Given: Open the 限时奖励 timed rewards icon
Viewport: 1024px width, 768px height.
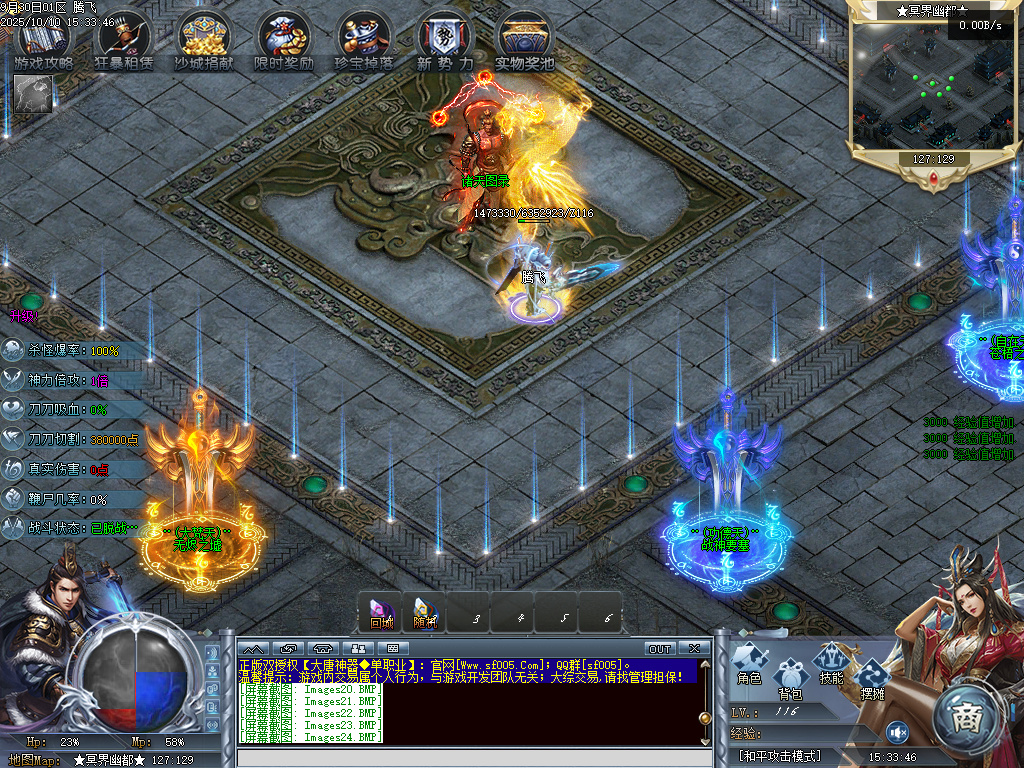Looking at the screenshot, I should [284, 40].
